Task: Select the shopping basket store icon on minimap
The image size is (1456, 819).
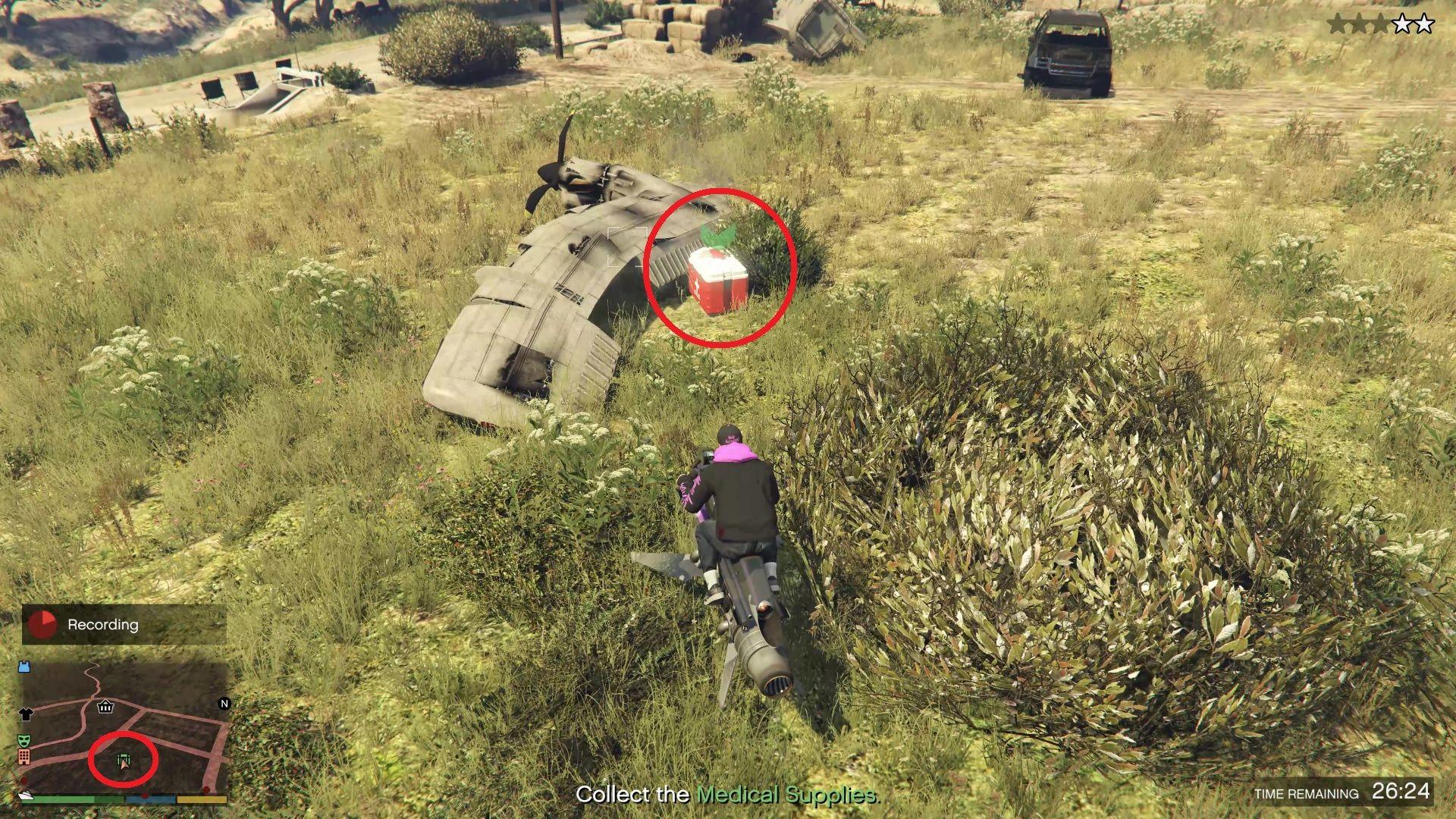Action: [x=105, y=707]
